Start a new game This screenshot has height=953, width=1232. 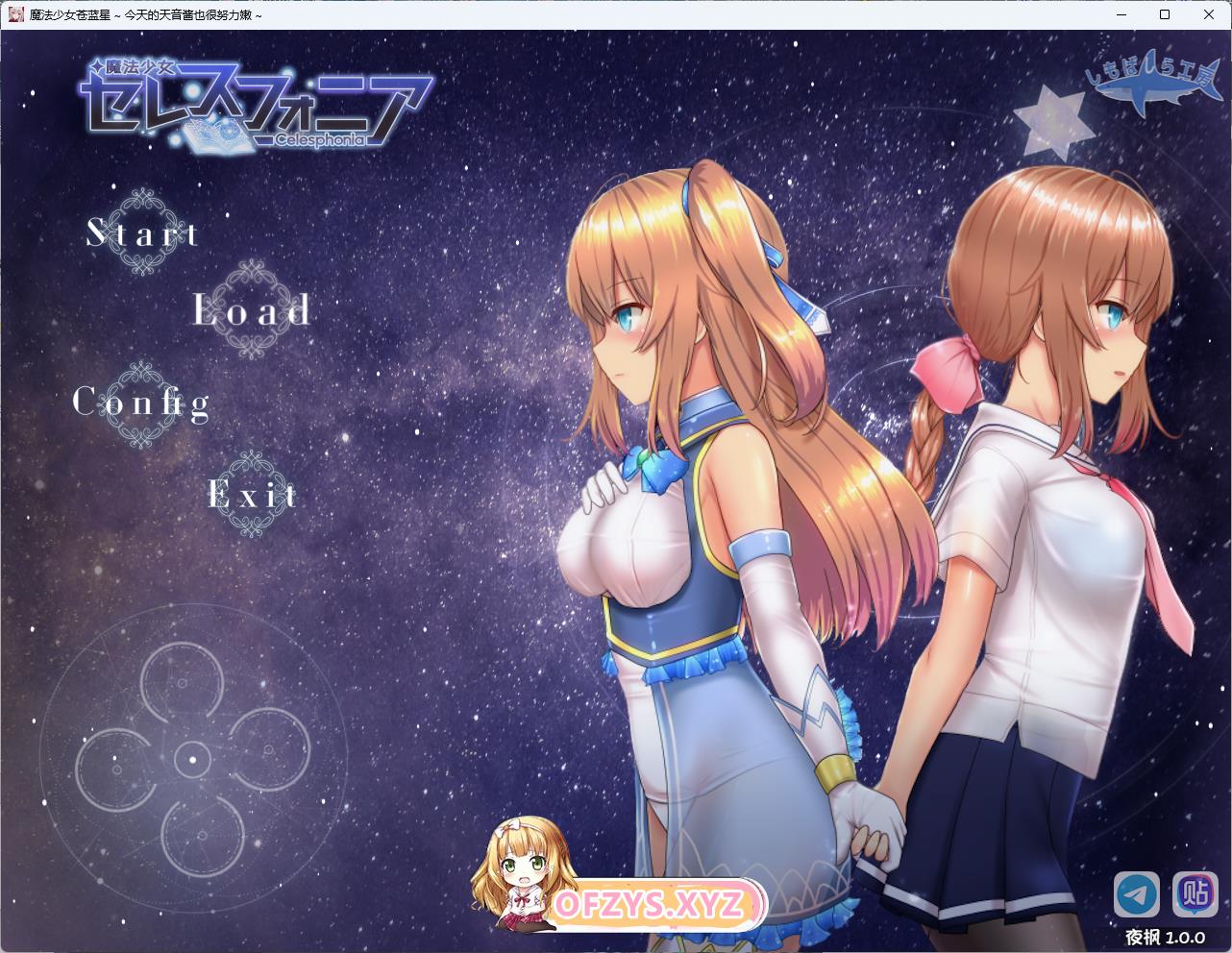[x=142, y=232]
